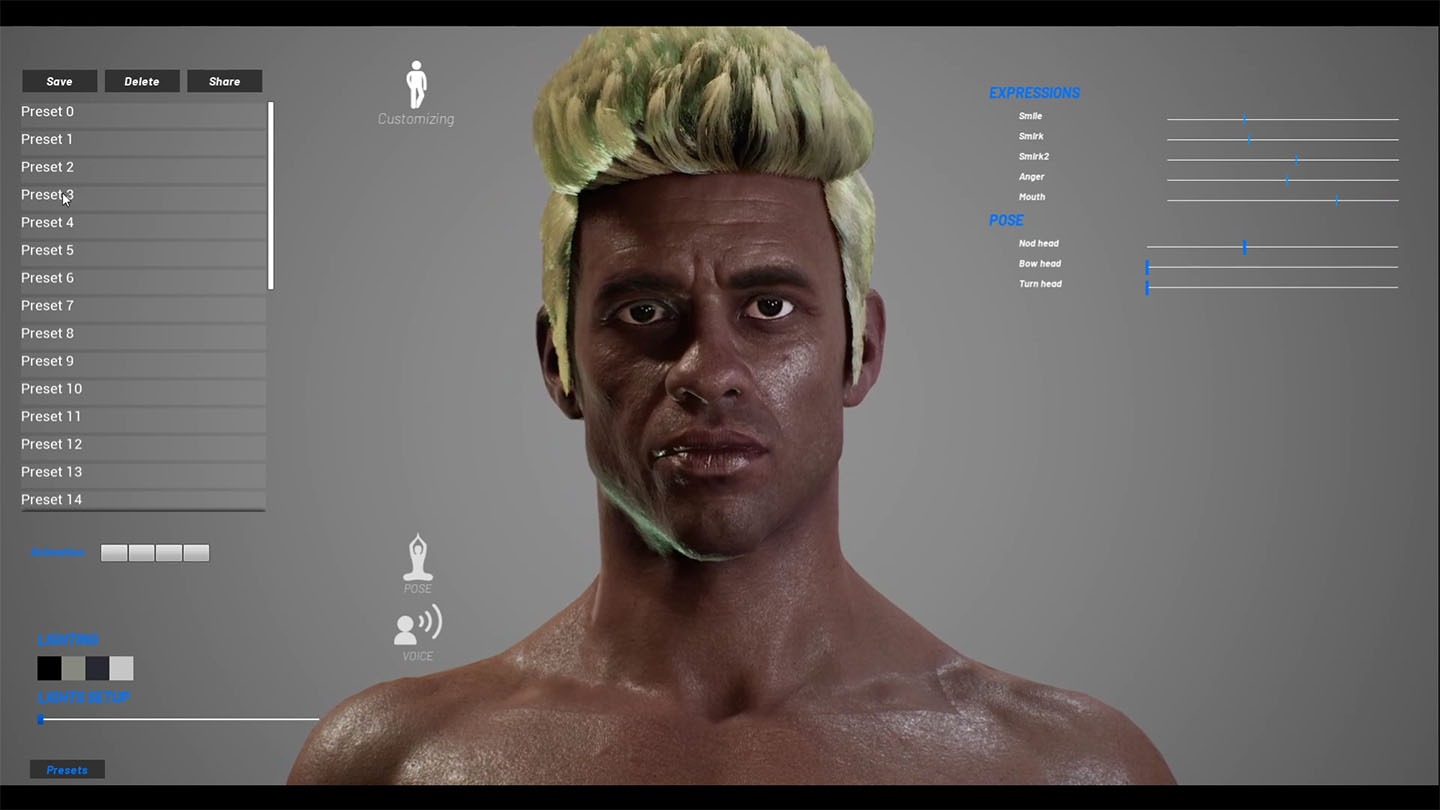Open the Presets tab at bottom
This screenshot has width=1440, height=810.
coord(67,770)
